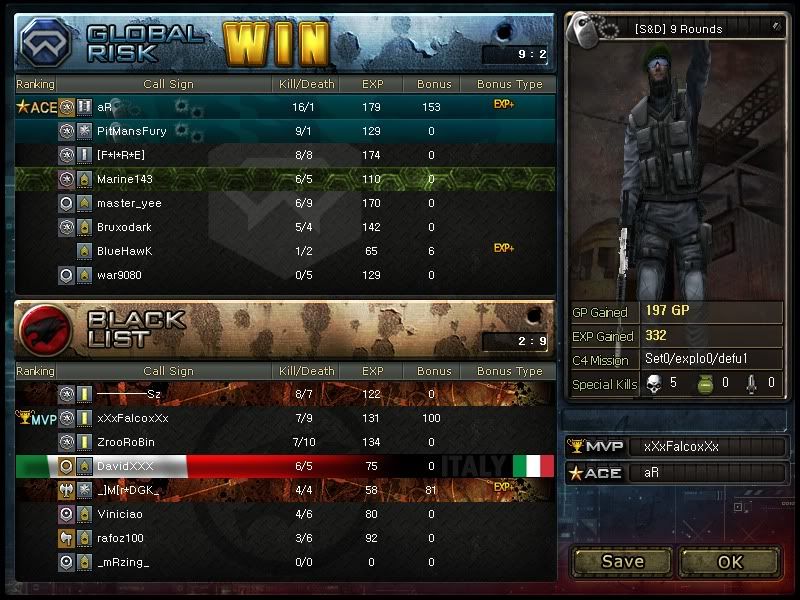800x600 pixels.
Task: Choose the ZrooRoBin player row
Action: [x=126, y=442]
